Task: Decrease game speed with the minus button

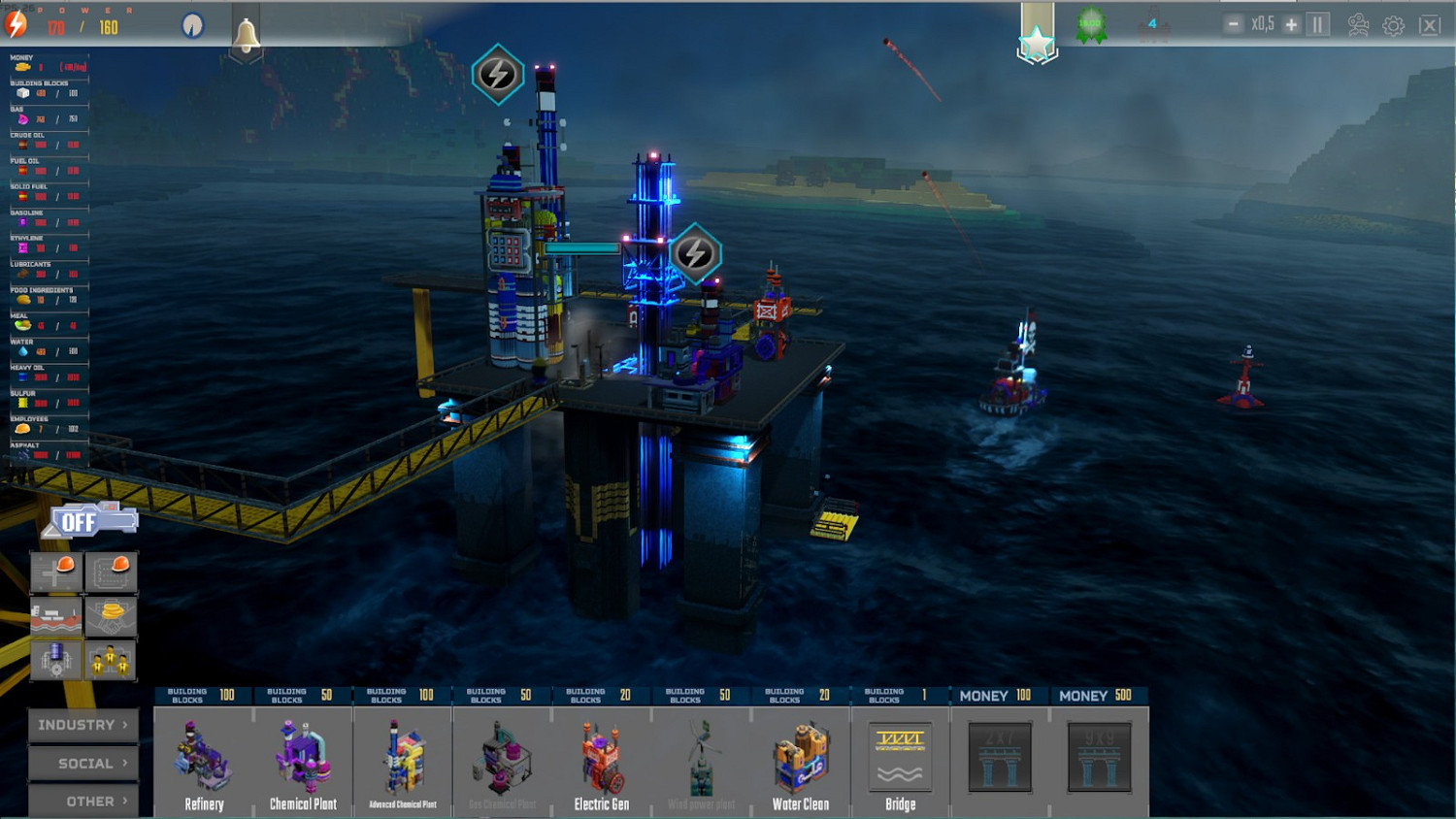Action: [1235, 21]
